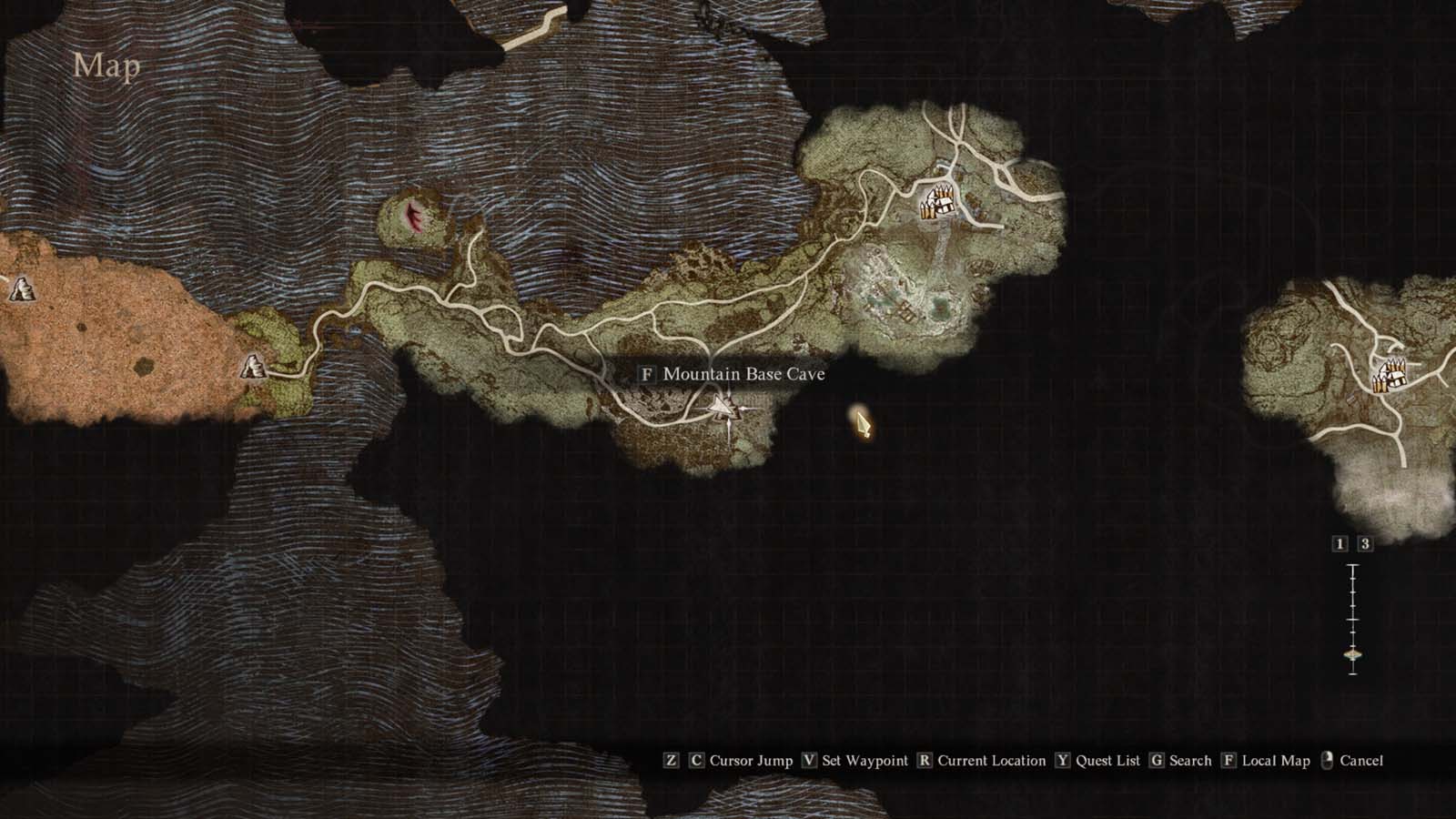The height and width of the screenshot is (819, 1456).
Task: Click the town icon on the far-right landmass
Action: [x=1390, y=376]
